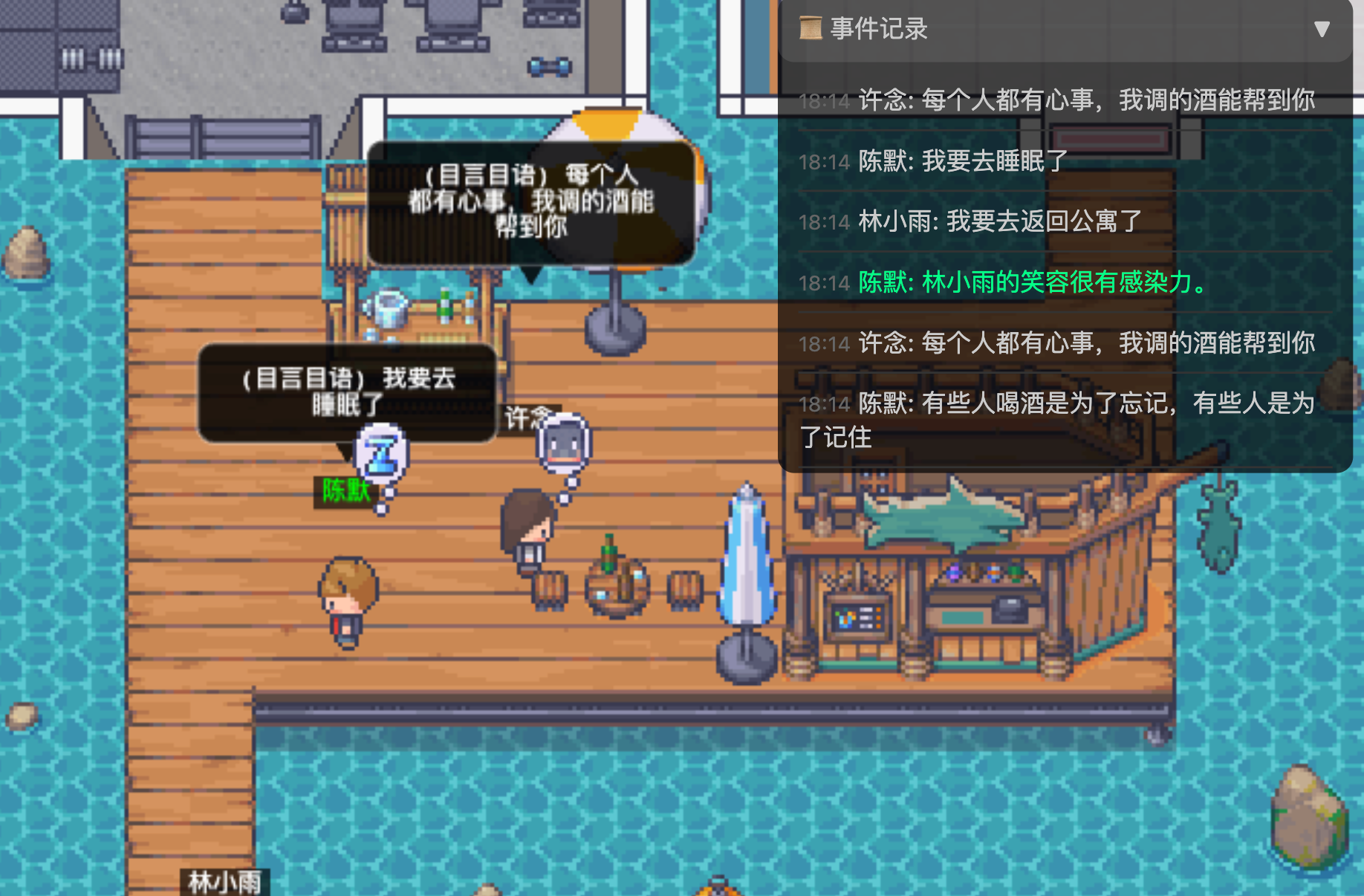This screenshot has height=896, width=1364.
Task: Click the green wine bottle on the round table
Action: [608, 553]
